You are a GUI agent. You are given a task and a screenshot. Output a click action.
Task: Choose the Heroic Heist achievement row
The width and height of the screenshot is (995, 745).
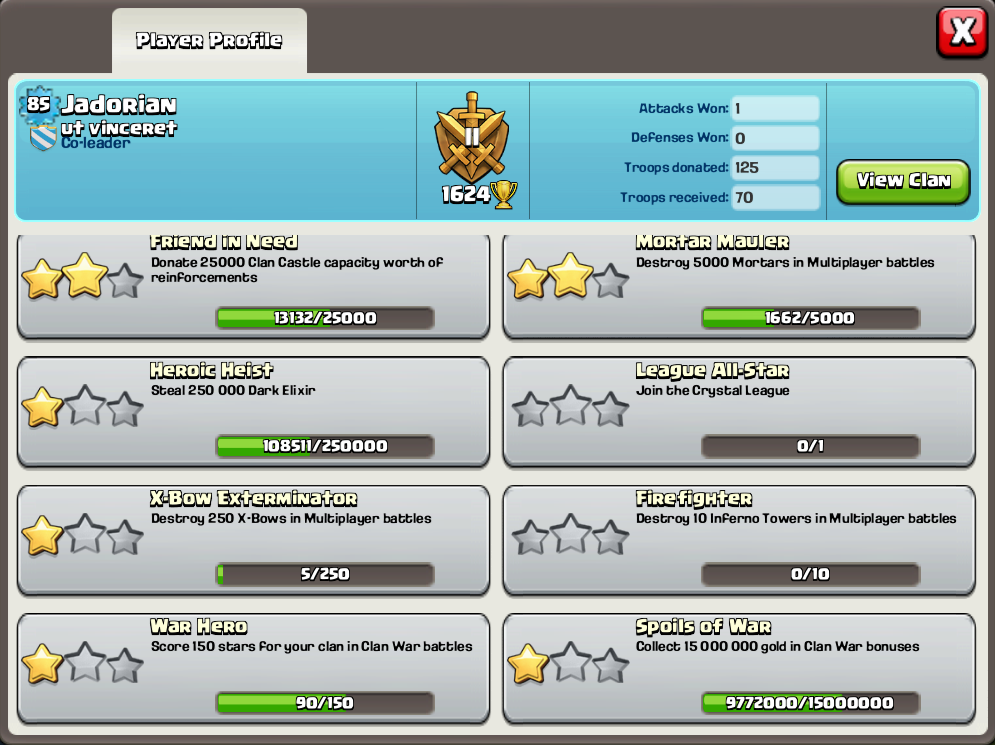[253, 411]
